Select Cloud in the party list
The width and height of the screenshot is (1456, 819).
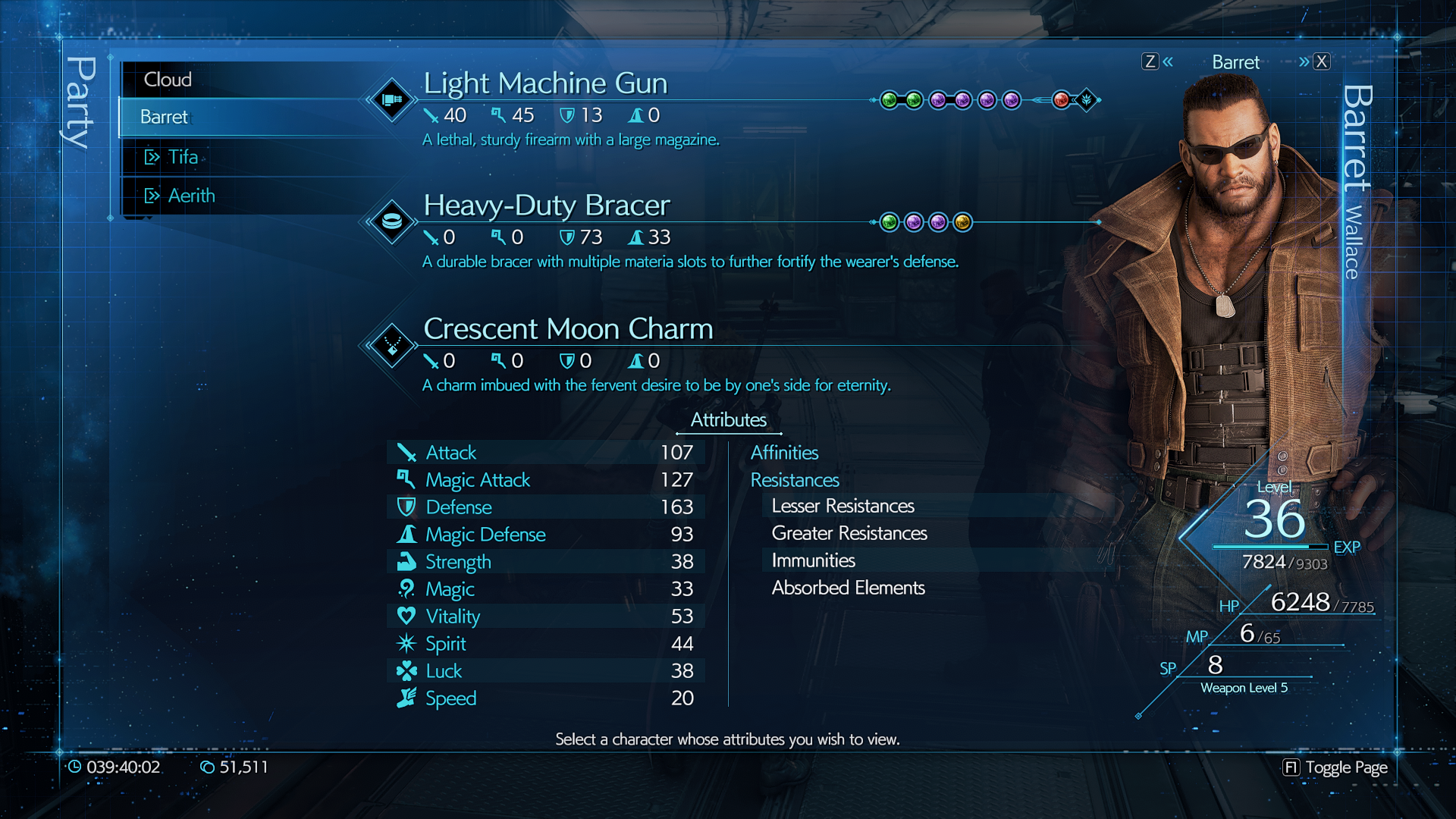168,80
